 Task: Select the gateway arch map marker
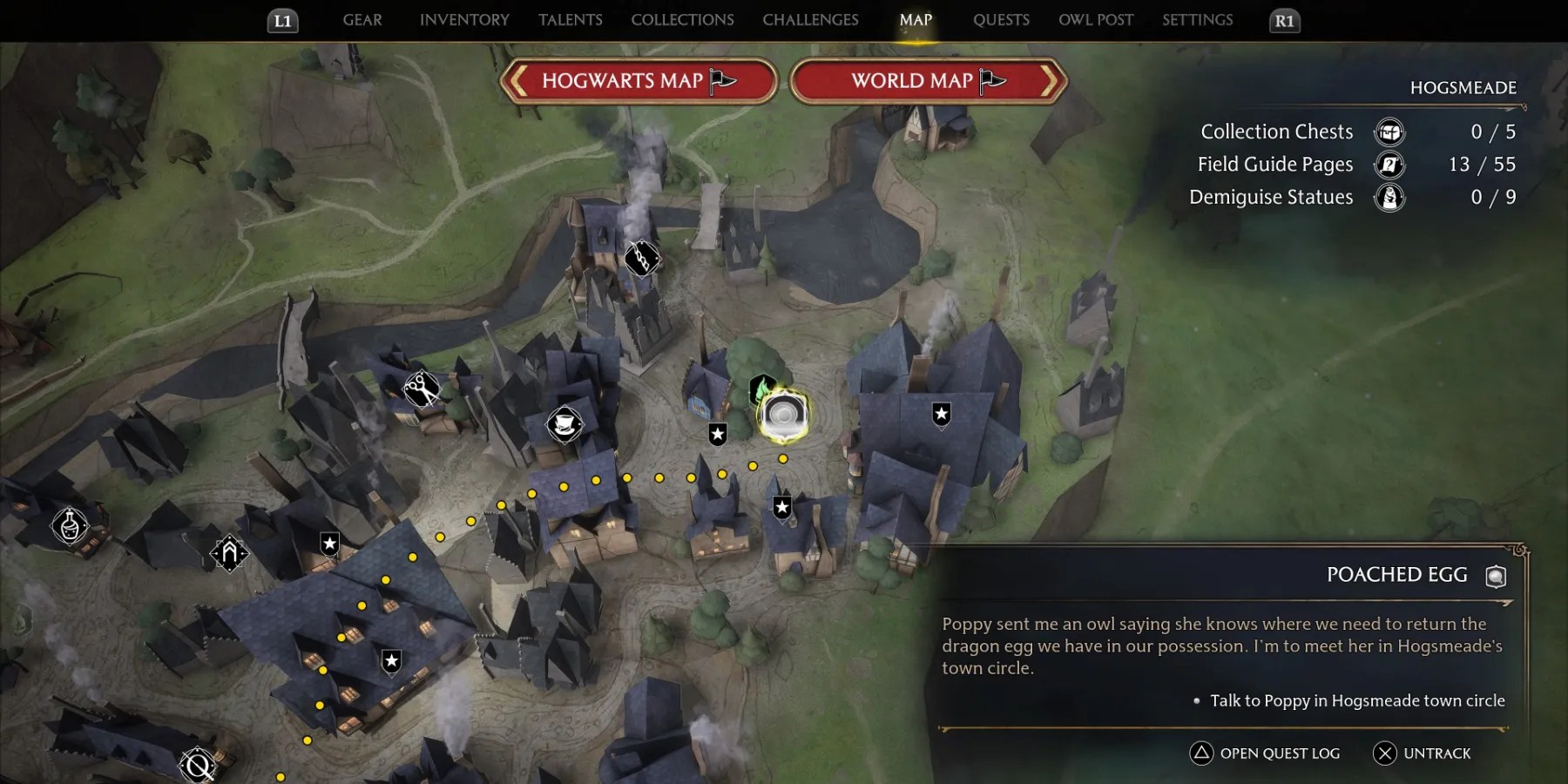[229, 552]
